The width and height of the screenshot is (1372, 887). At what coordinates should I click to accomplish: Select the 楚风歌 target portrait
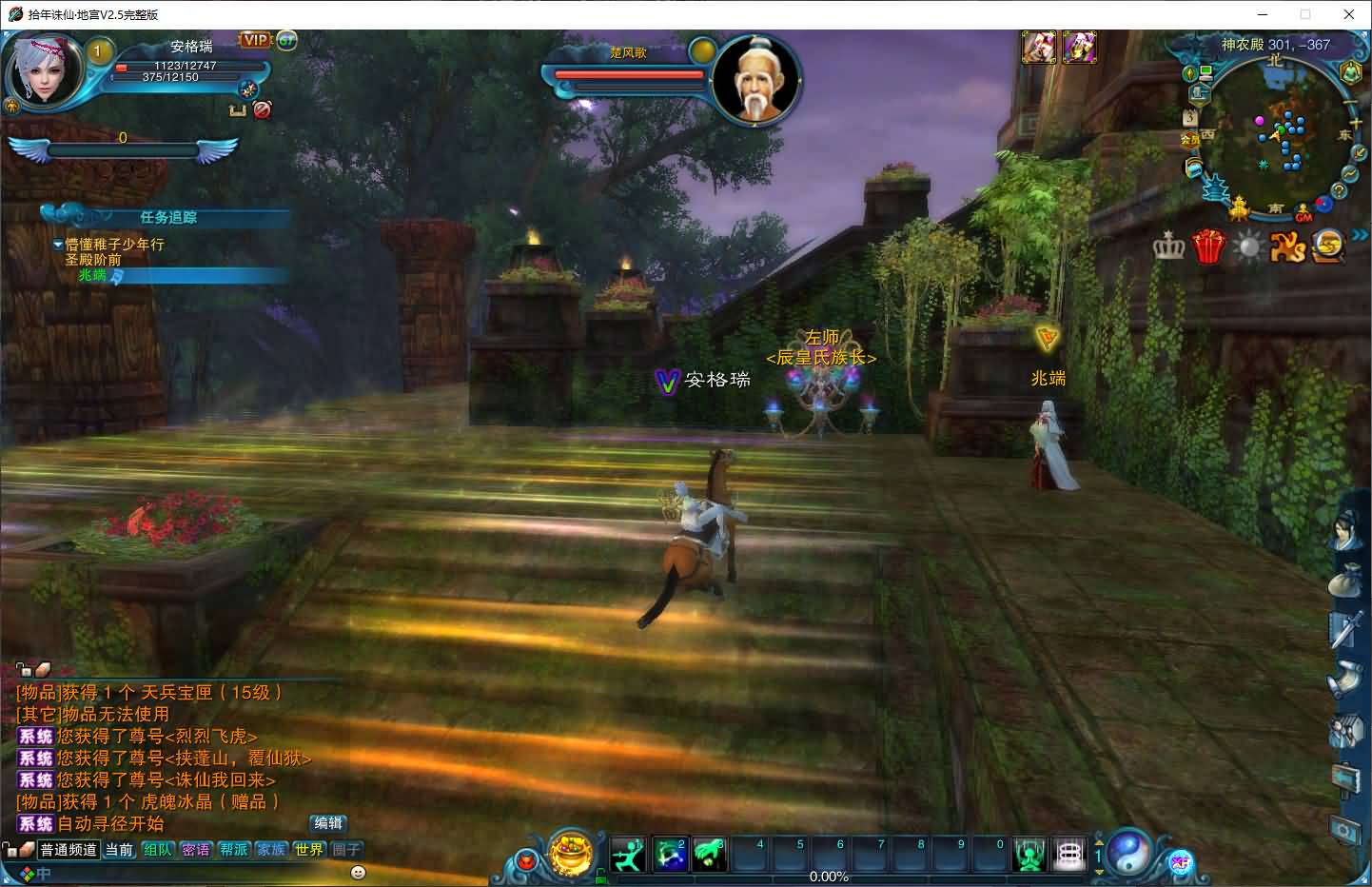tap(755, 81)
